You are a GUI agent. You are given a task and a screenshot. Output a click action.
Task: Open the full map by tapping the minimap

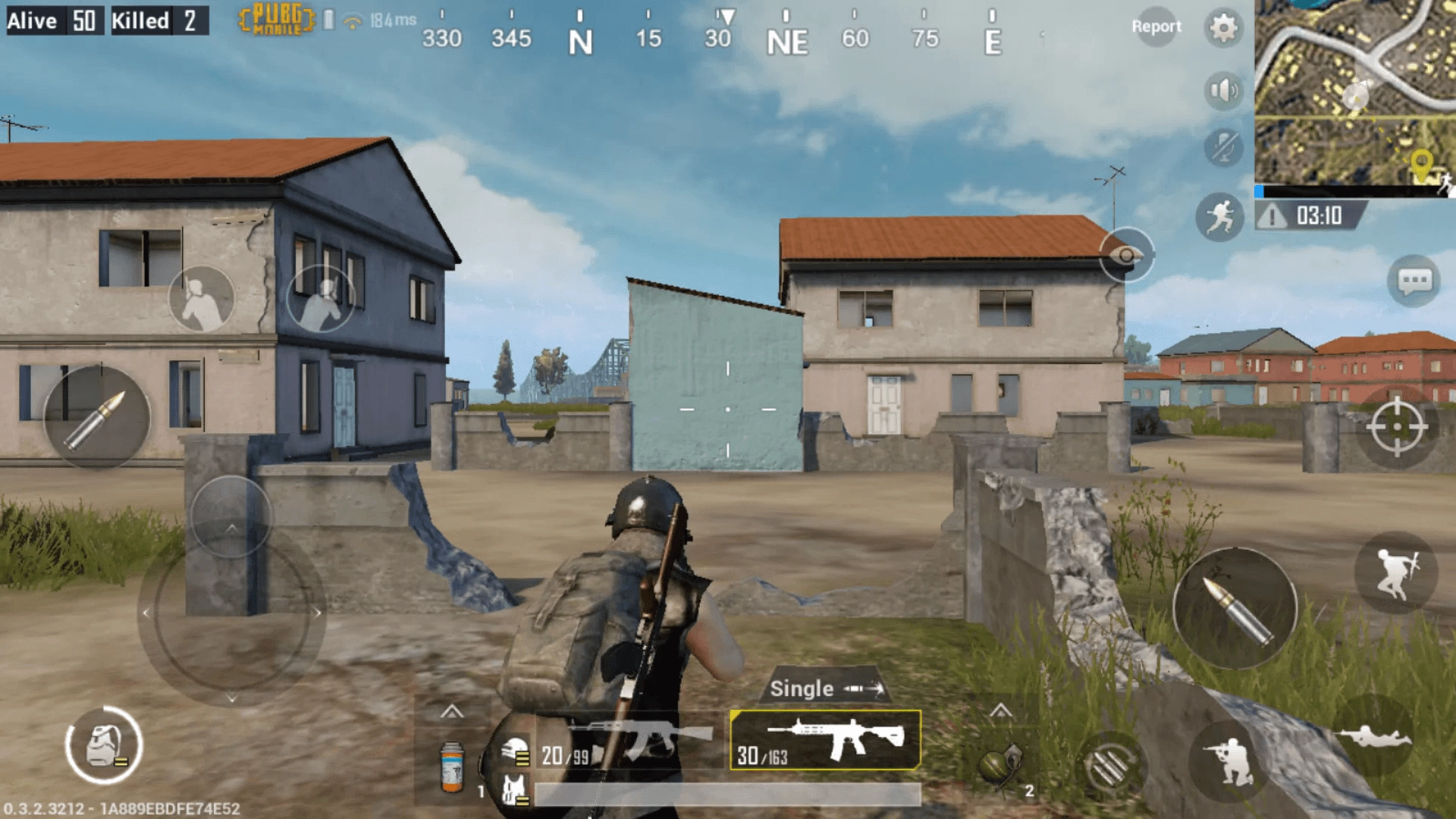[x=1357, y=91]
